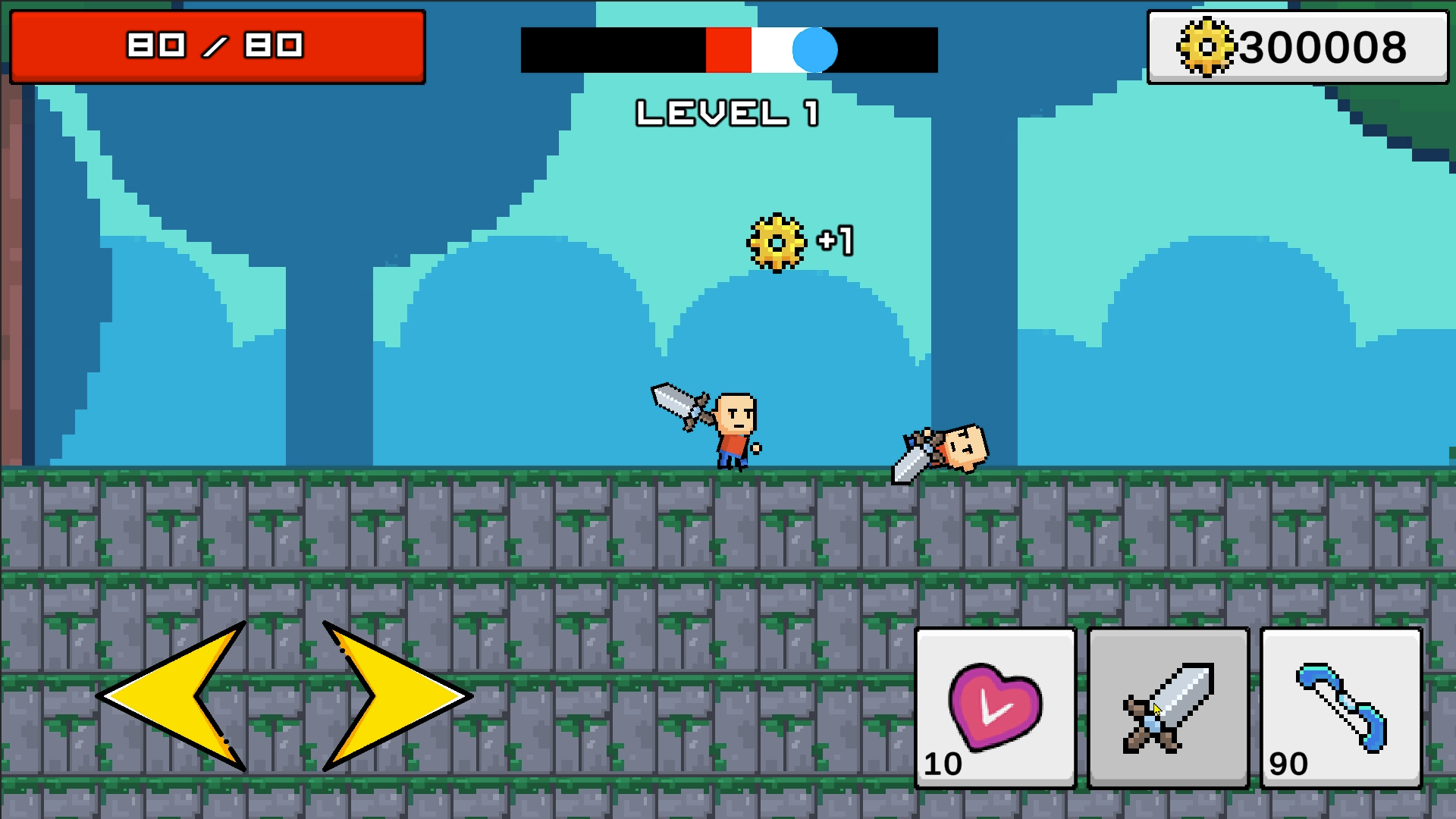
Task: Switch selection to the heart slot
Action: (995, 709)
